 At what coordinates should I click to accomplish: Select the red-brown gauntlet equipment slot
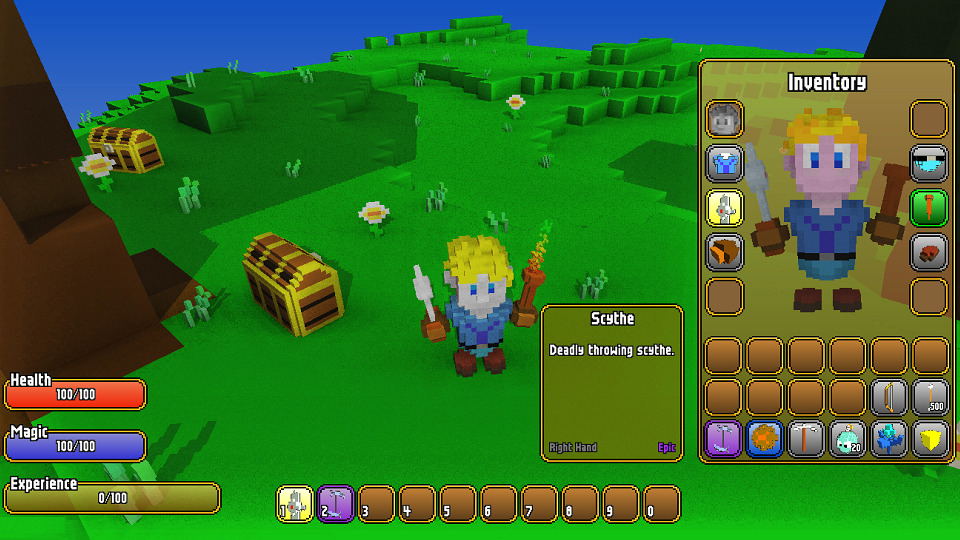tap(929, 252)
